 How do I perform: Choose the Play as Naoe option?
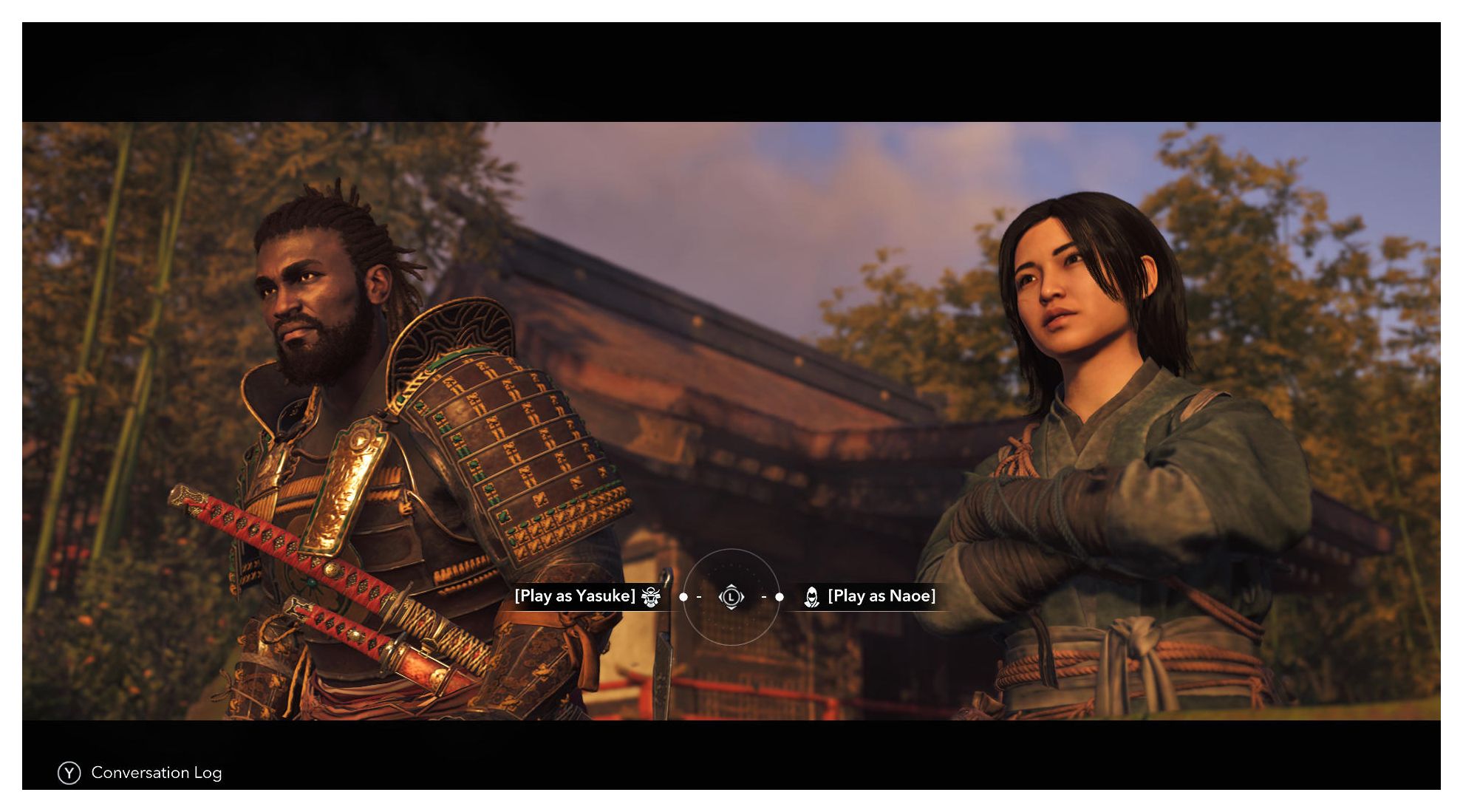click(881, 596)
